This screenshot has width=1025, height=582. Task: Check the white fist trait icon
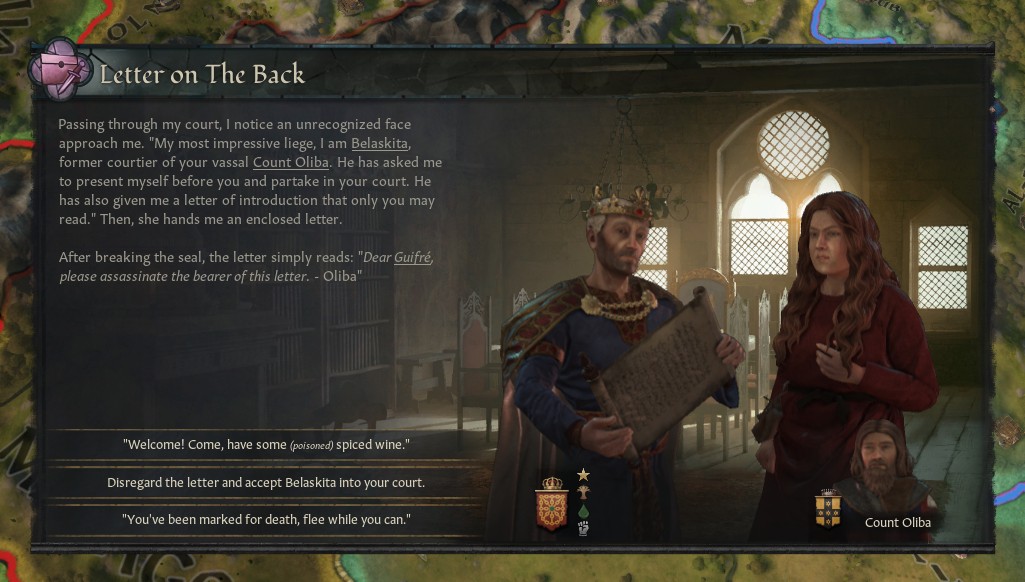pos(584,528)
